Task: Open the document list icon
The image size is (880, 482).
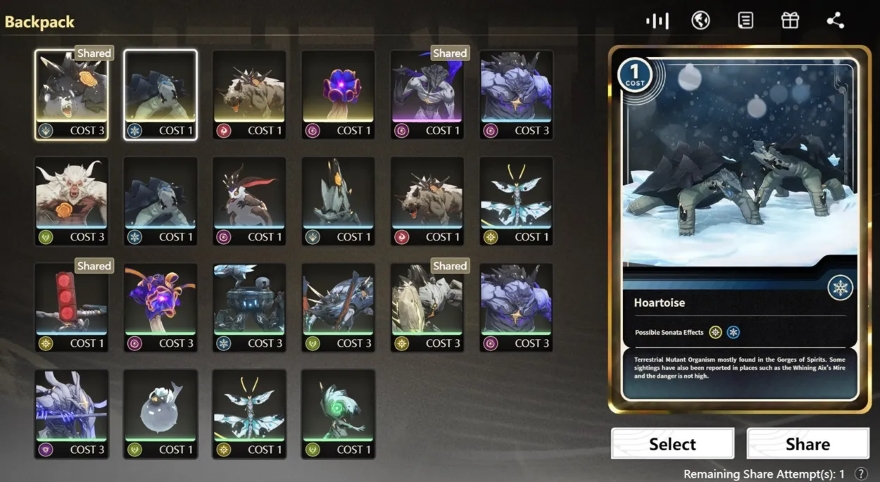Action: (x=745, y=20)
